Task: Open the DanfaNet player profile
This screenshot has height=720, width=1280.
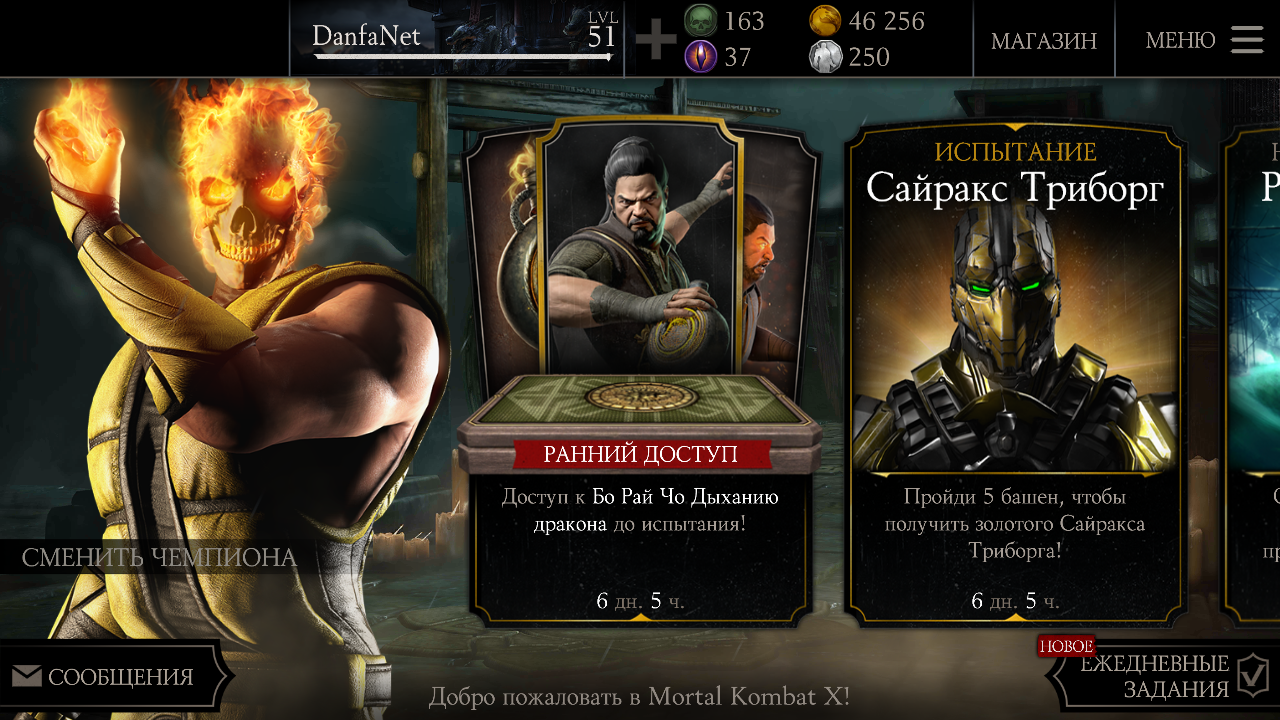Action: point(460,38)
